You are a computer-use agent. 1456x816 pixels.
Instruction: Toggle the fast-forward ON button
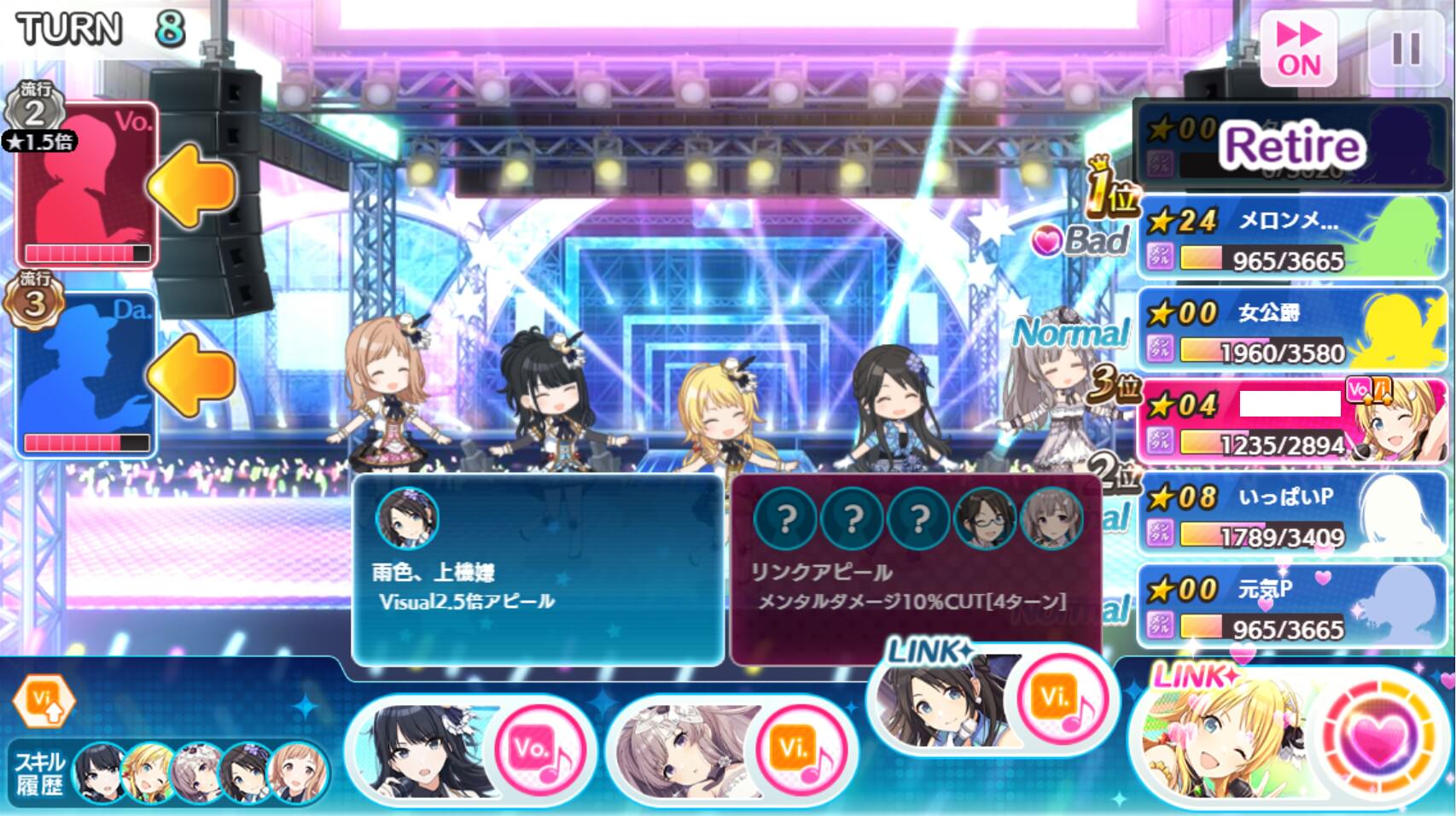tap(1298, 49)
